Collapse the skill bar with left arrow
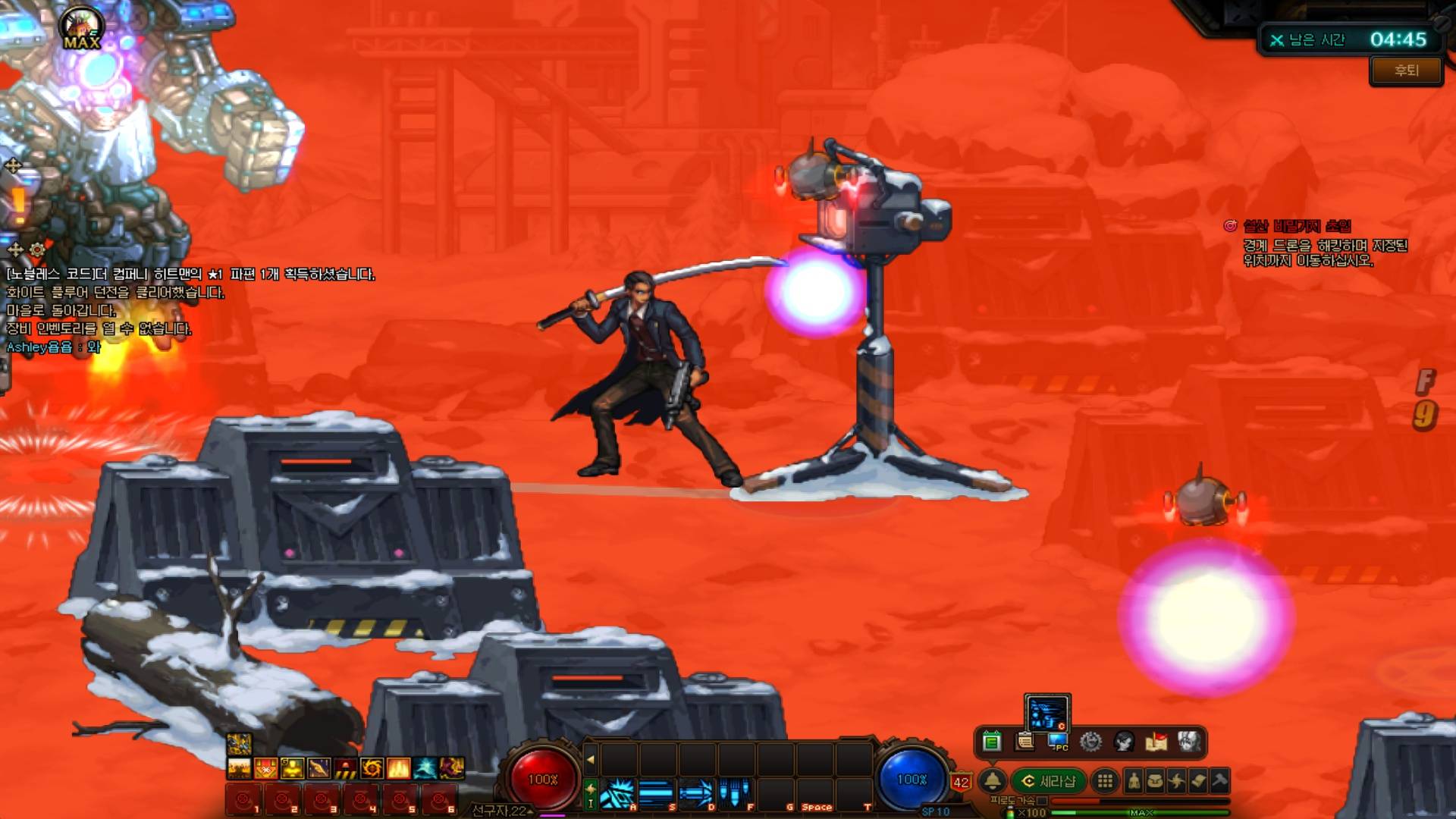1456x819 pixels. (x=591, y=758)
